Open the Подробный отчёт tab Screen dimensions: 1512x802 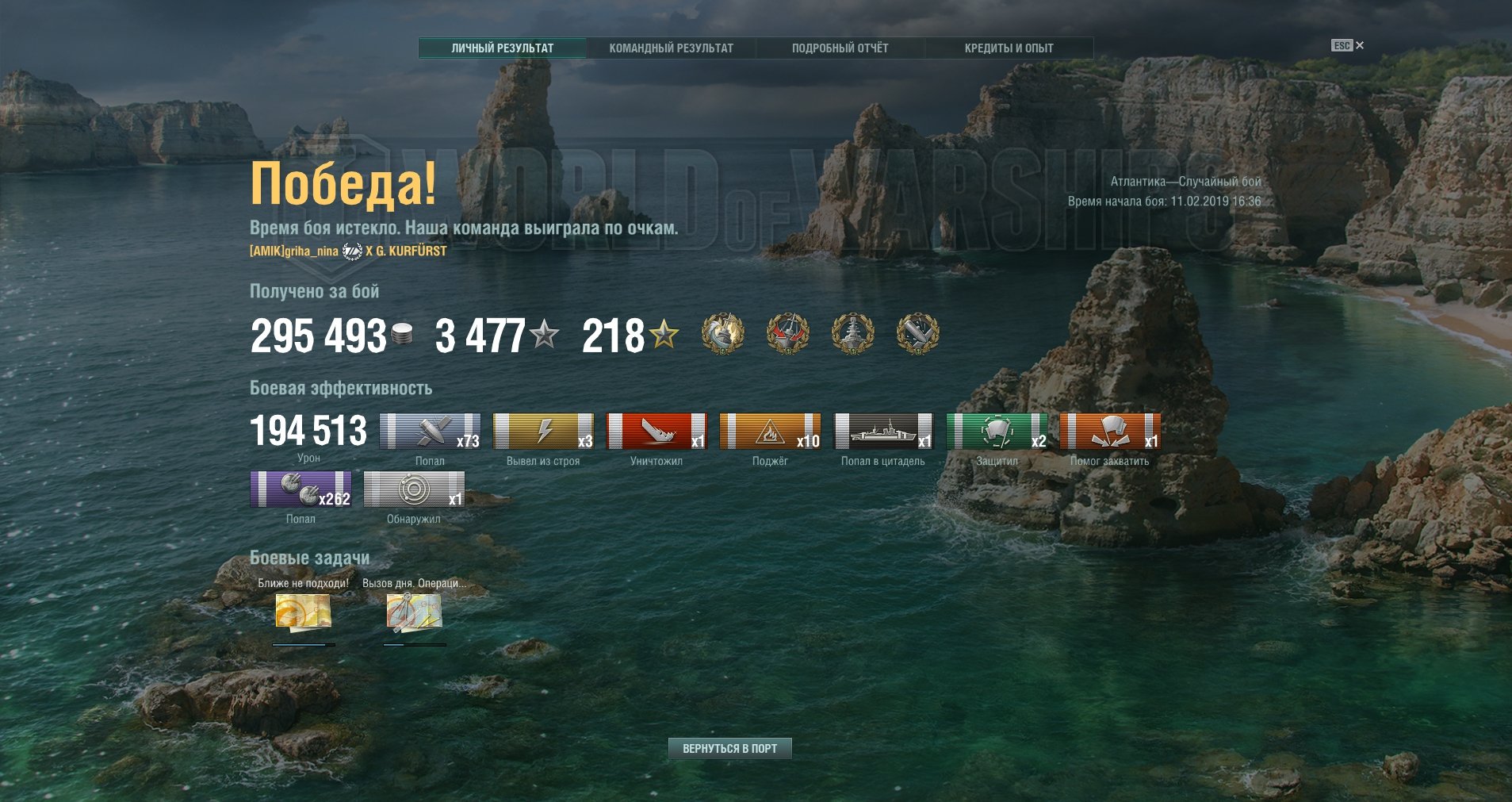point(840,48)
